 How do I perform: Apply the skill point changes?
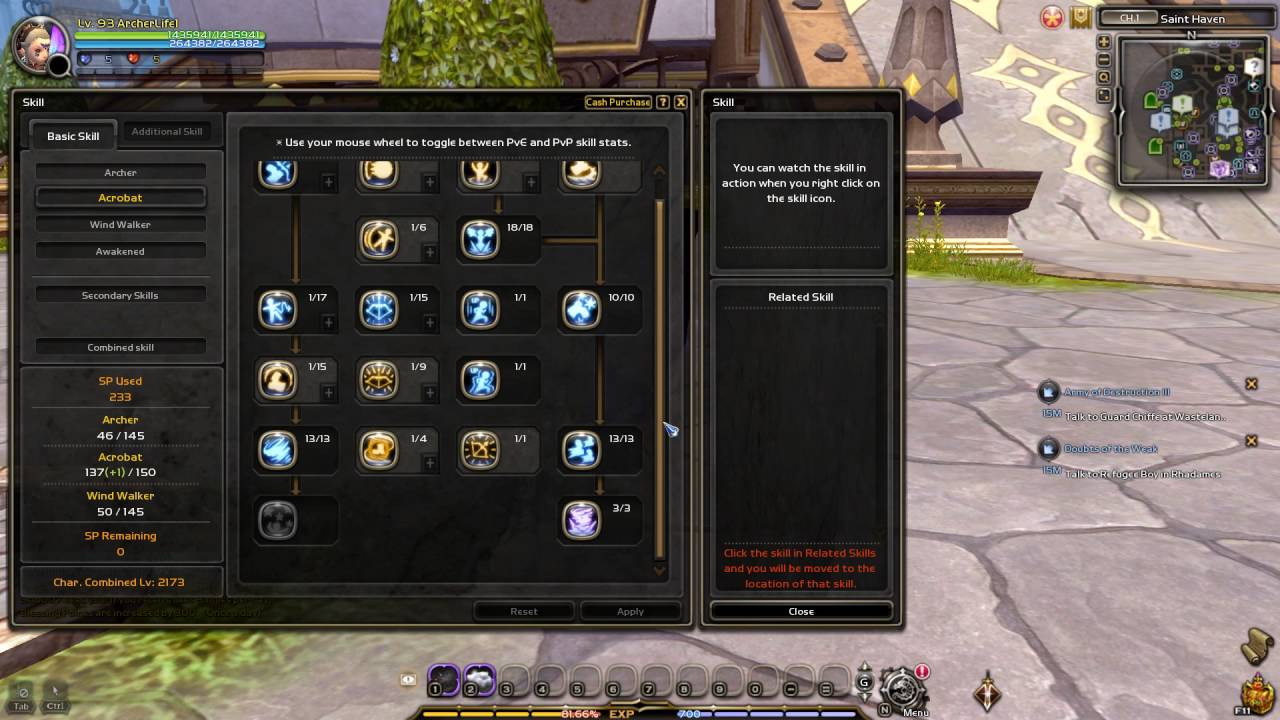[630, 611]
